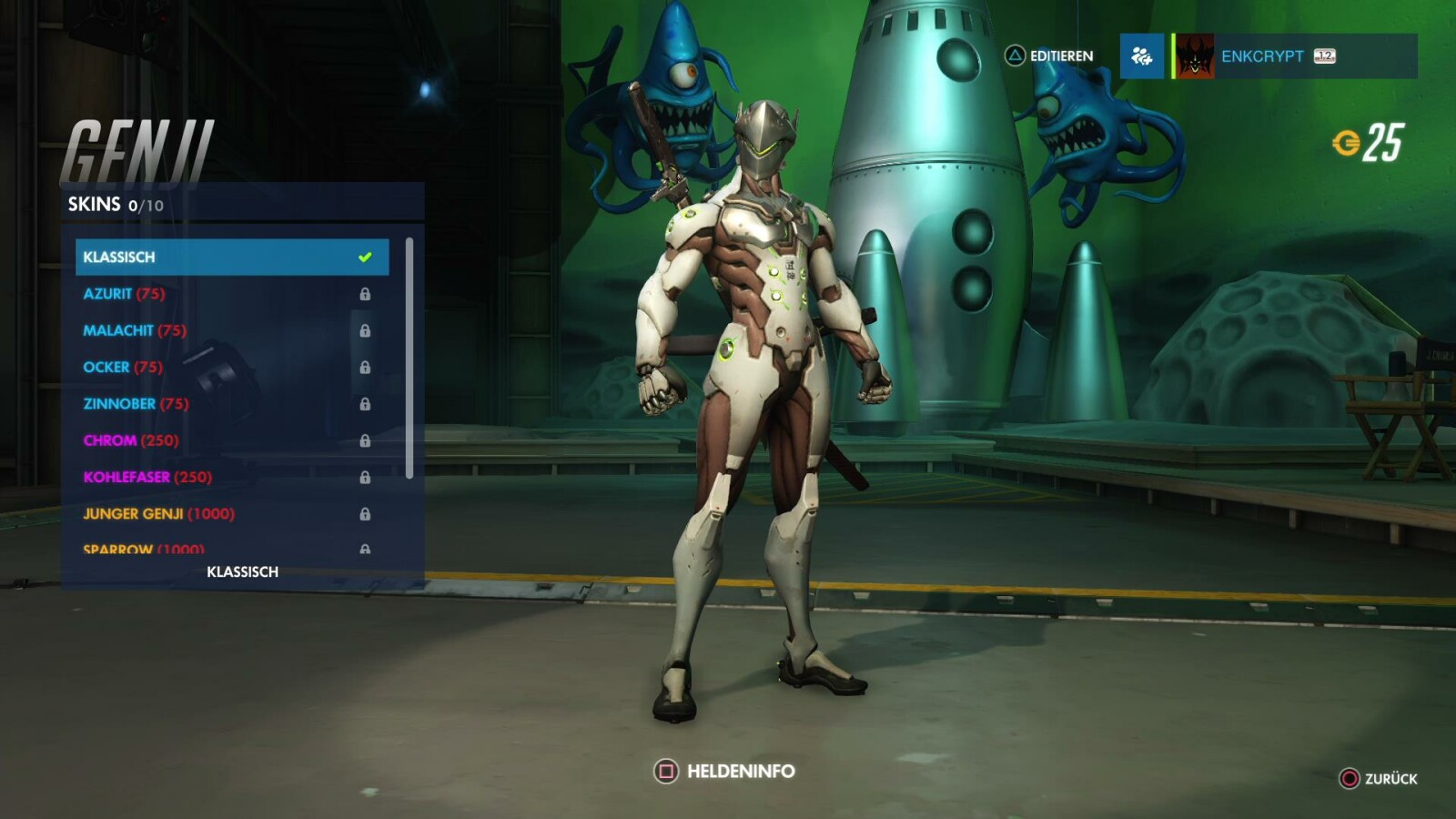1456x819 pixels.
Task: Select the Klassisch skin entry
Action: click(231, 257)
